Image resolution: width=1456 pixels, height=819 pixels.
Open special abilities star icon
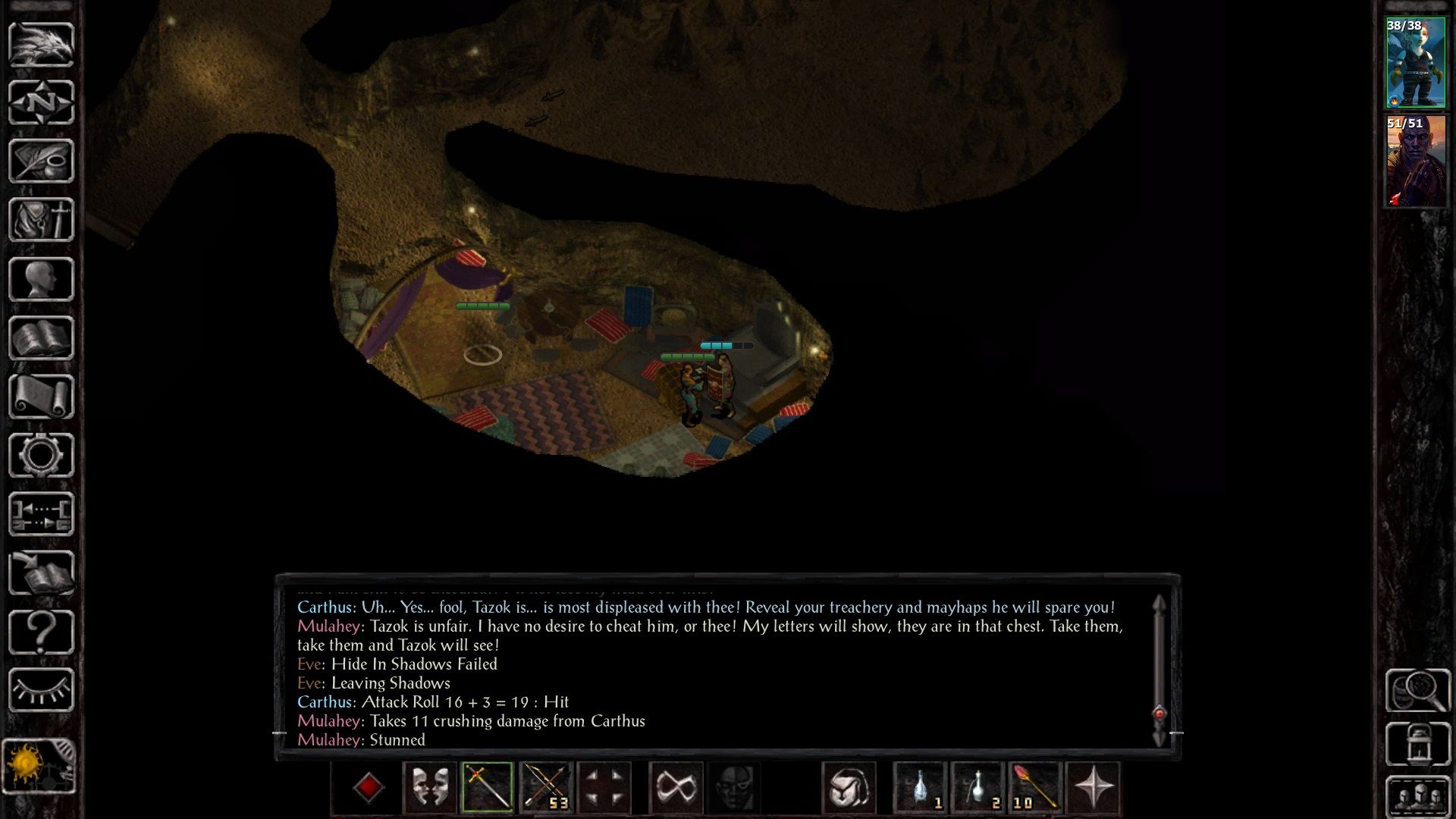(1093, 787)
